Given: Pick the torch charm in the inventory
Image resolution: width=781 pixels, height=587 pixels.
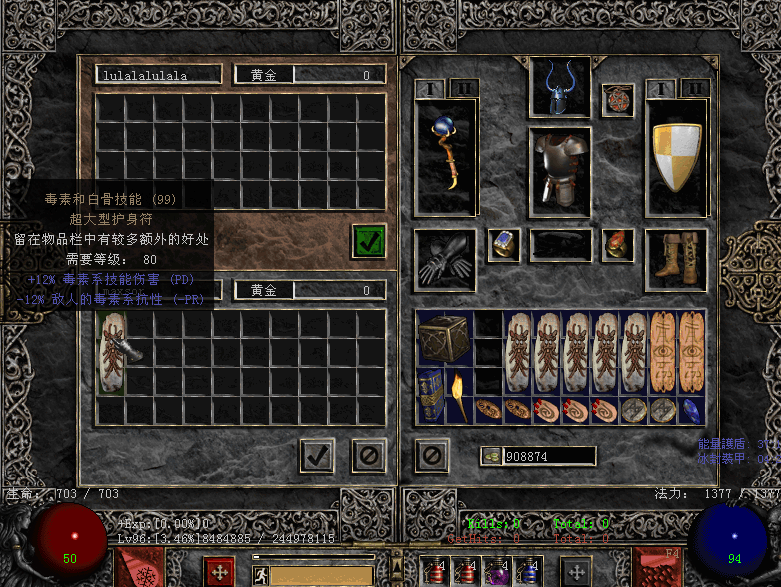Looking at the screenshot, I should [x=459, y=397].
